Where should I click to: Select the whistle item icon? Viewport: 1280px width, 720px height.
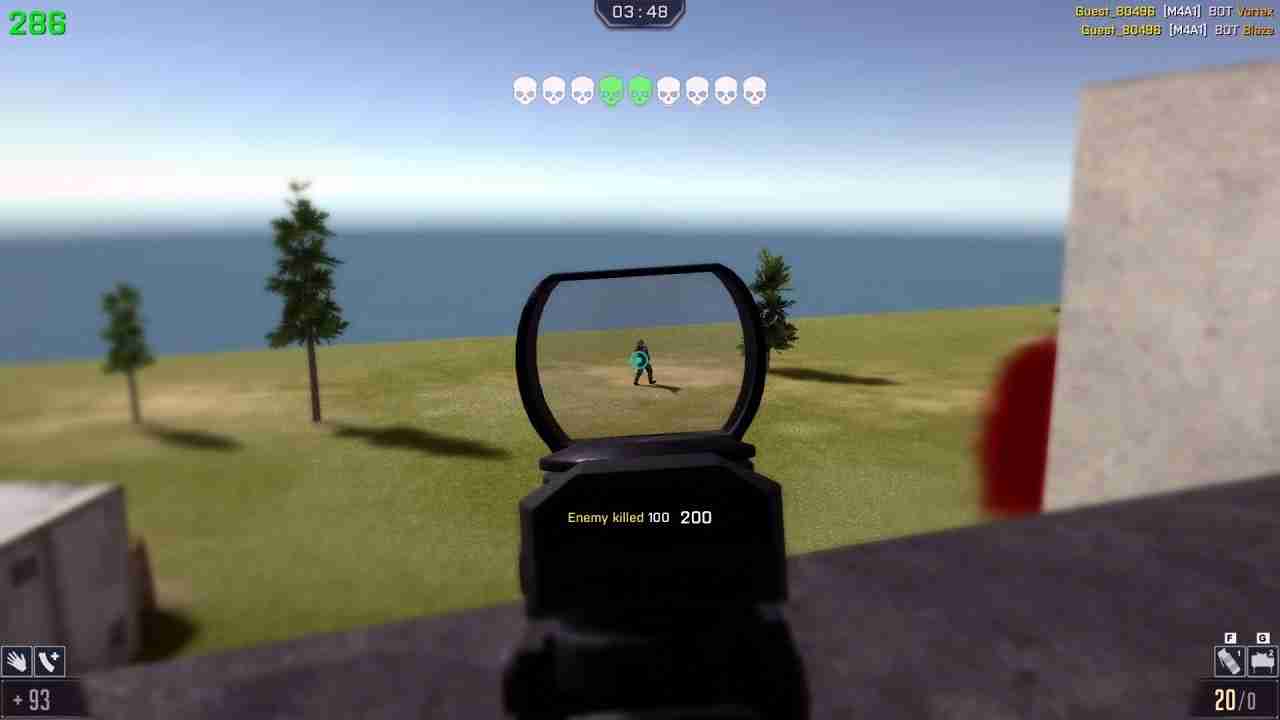point(48,661)
